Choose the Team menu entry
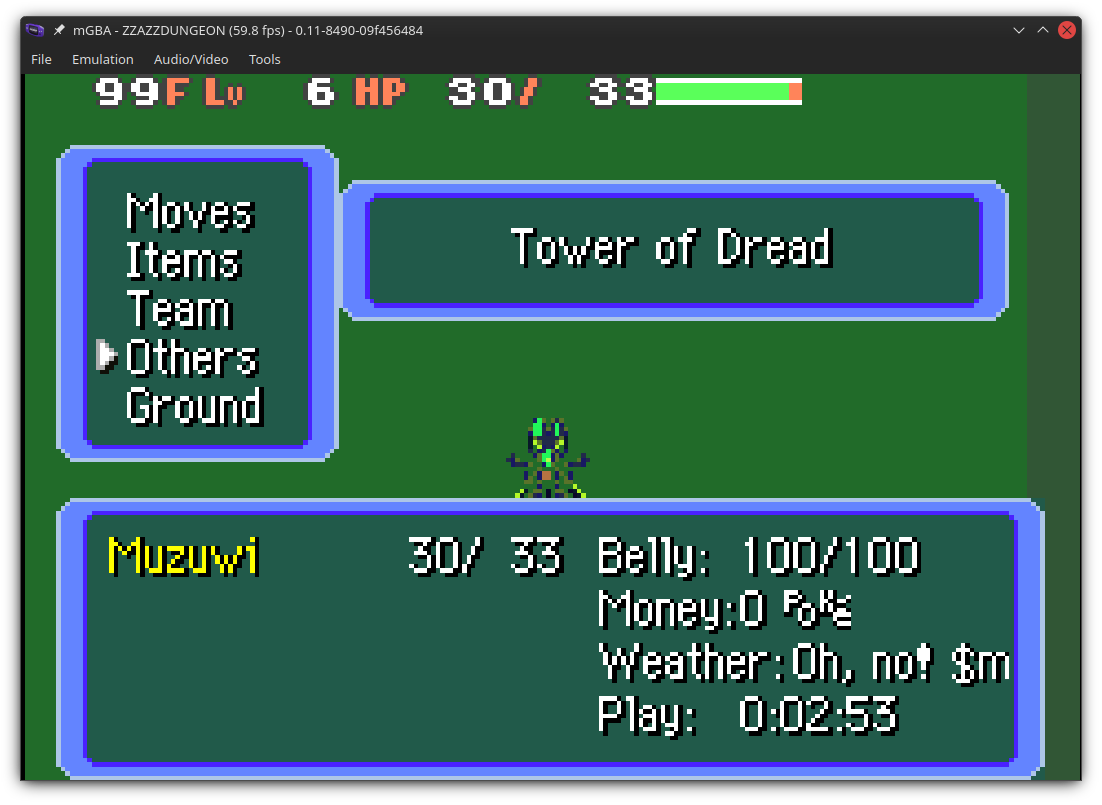Viewport: 1102px width, 805px height. coord(179,309)
